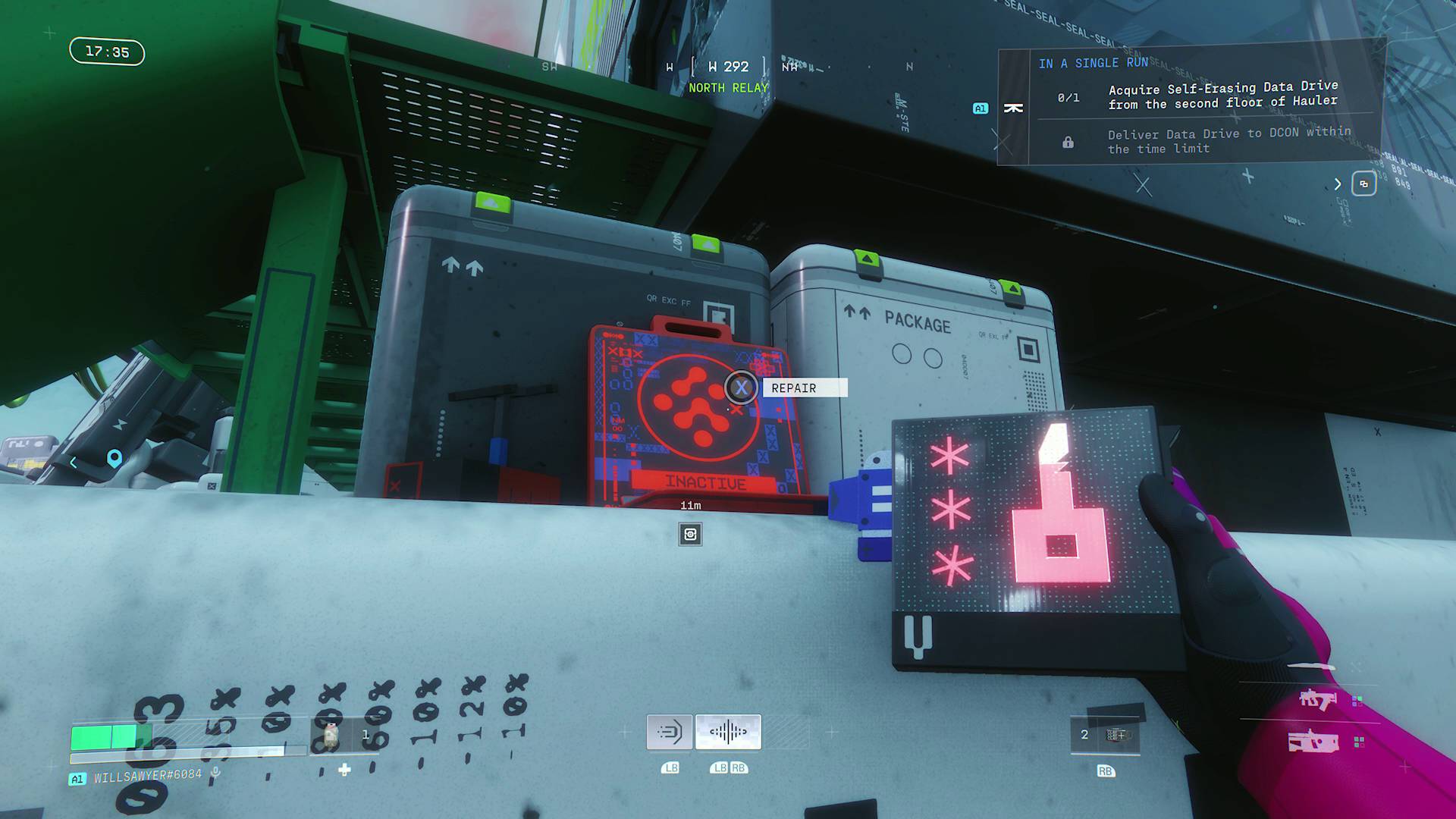Click the A1 badge beside the compass
This screenshot has width=1456, height=819.
tap(981, 108)
